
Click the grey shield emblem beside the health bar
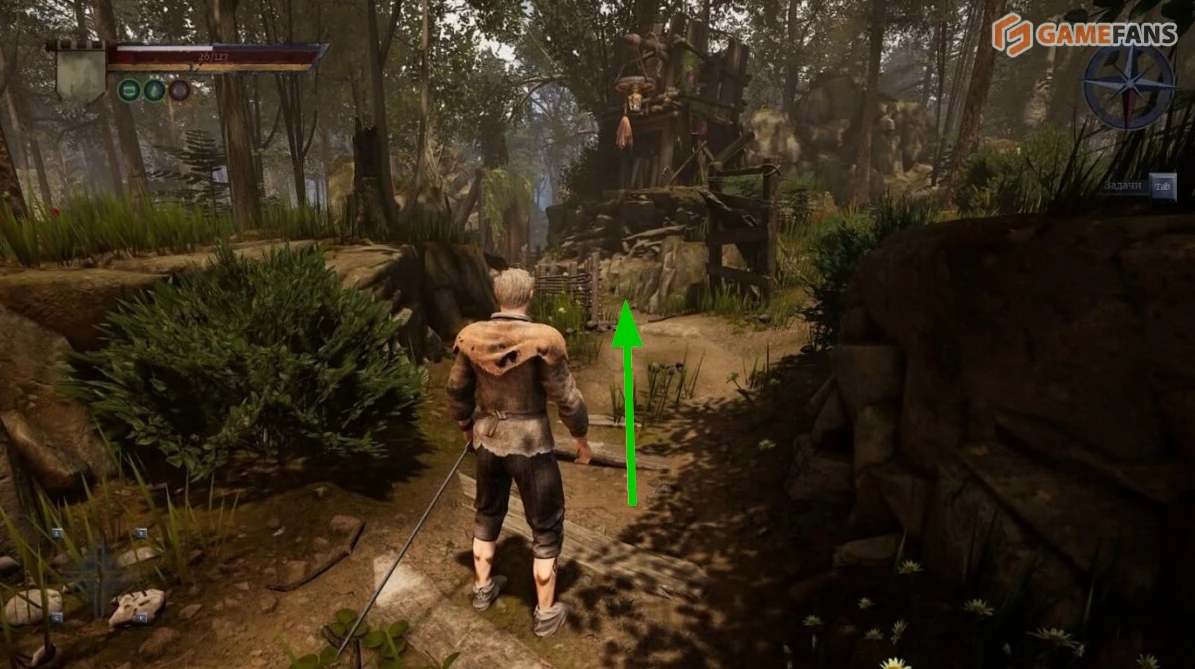click(x=80, y=72)
